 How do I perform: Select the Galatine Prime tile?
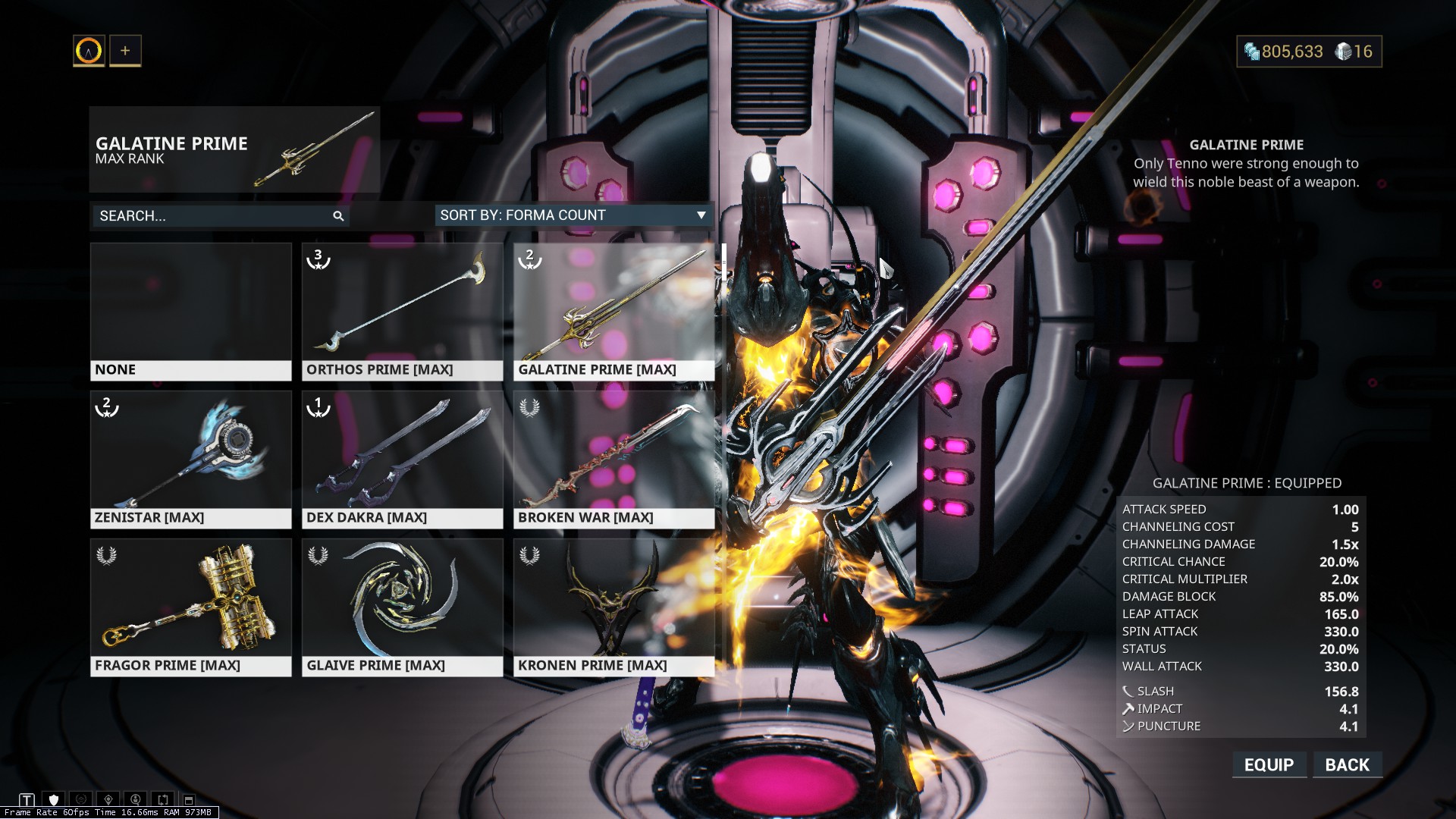pos(613,311)
